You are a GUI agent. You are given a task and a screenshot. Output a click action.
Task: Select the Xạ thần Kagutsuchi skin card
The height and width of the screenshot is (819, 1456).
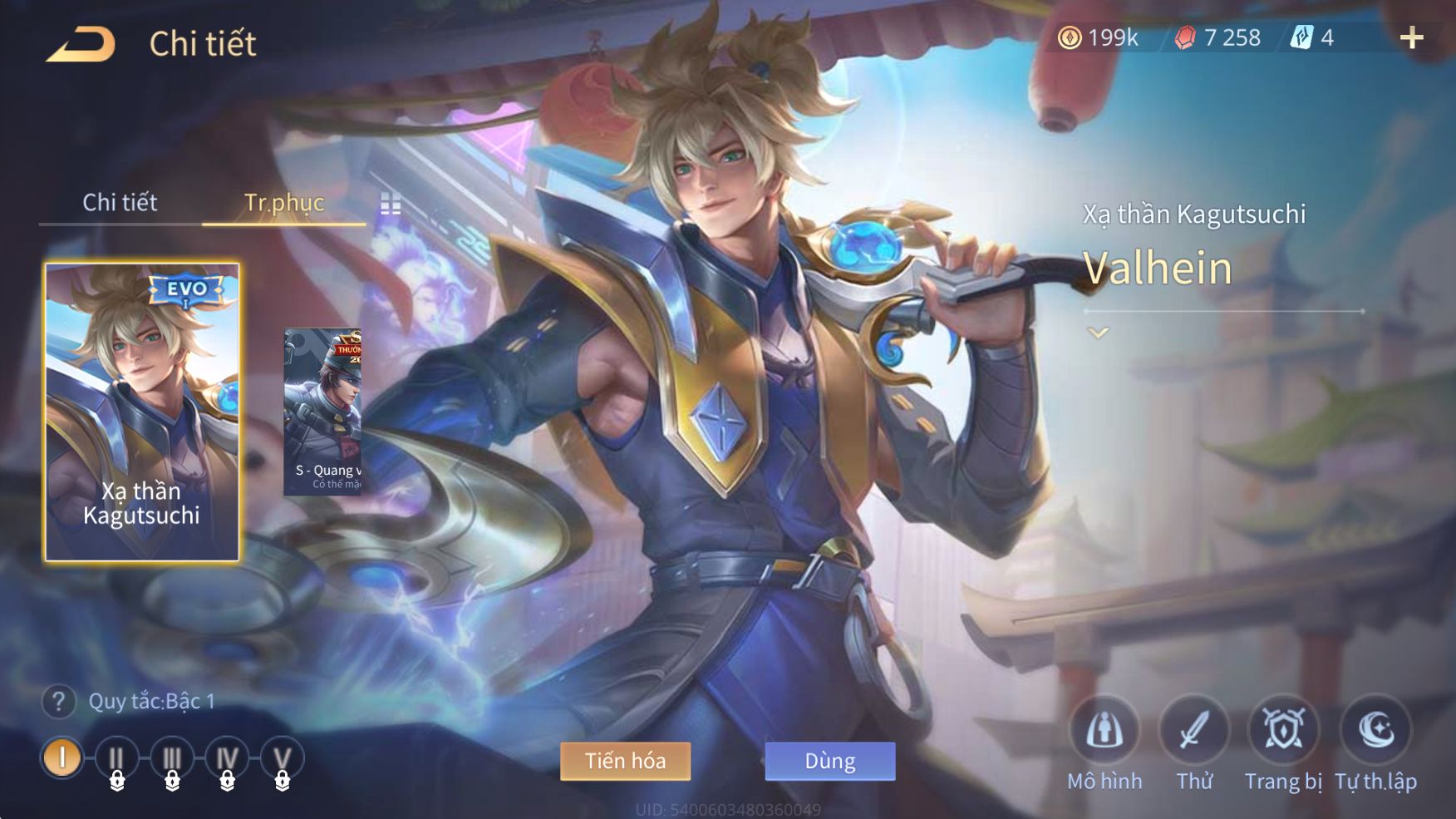pyautogui.click(x=142, y=412)
